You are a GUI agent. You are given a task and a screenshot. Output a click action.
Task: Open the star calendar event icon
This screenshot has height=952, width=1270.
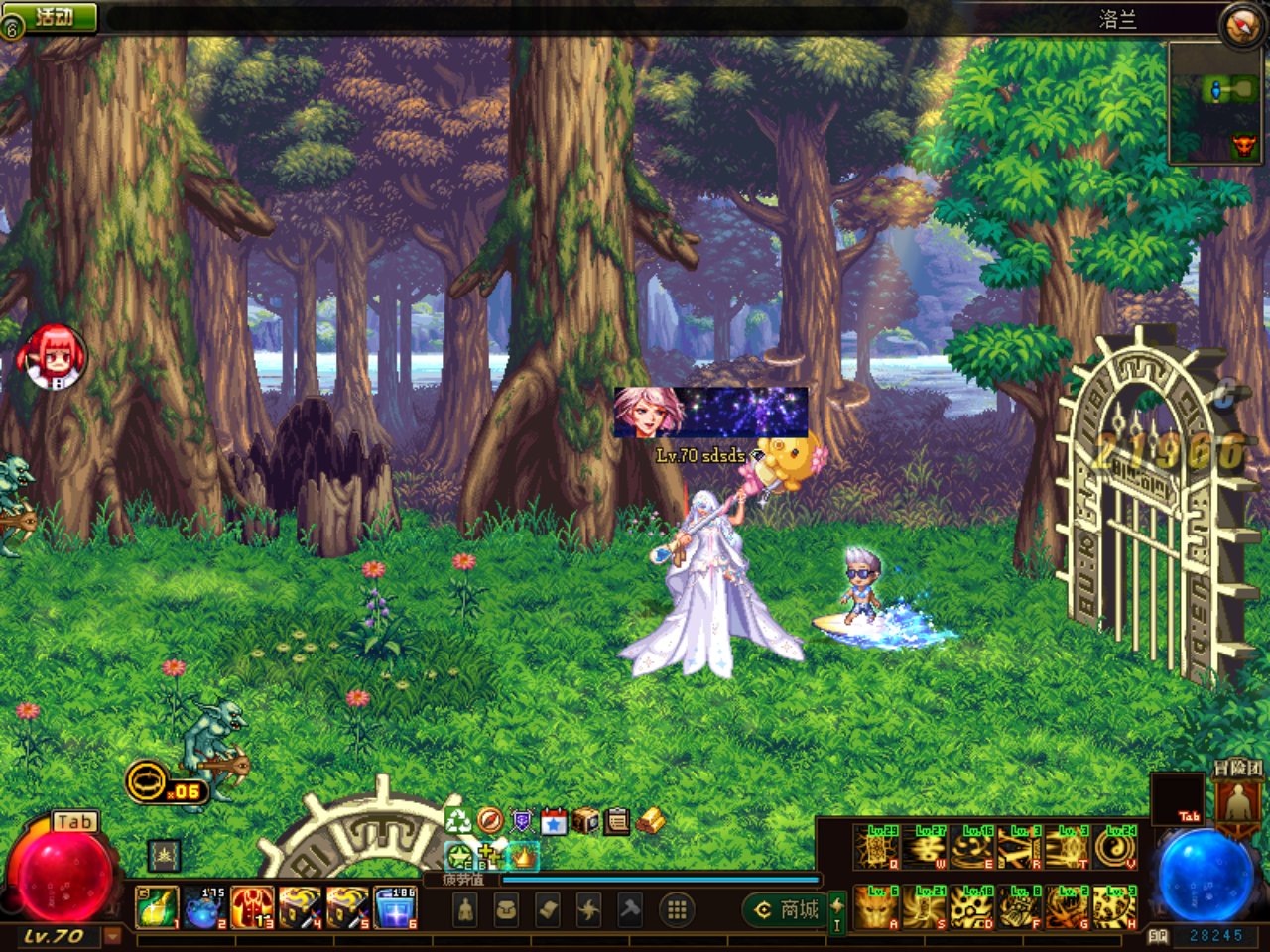[553, 821]
